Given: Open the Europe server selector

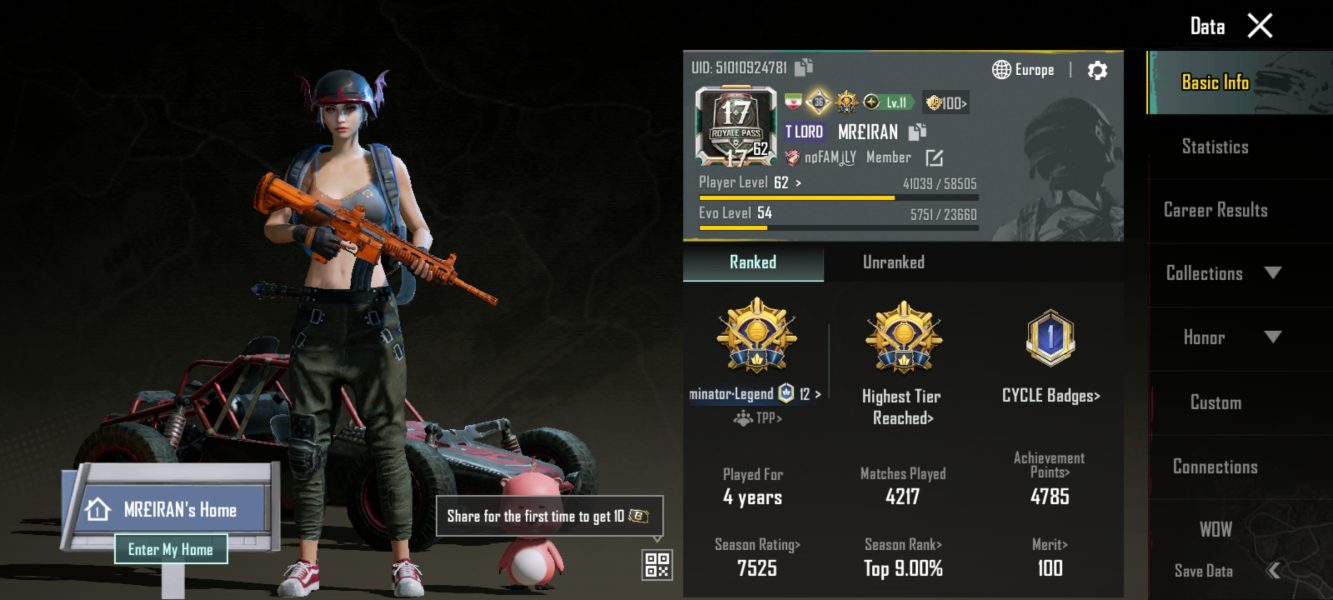Looking at the screenshot, I should [1023, 70].
